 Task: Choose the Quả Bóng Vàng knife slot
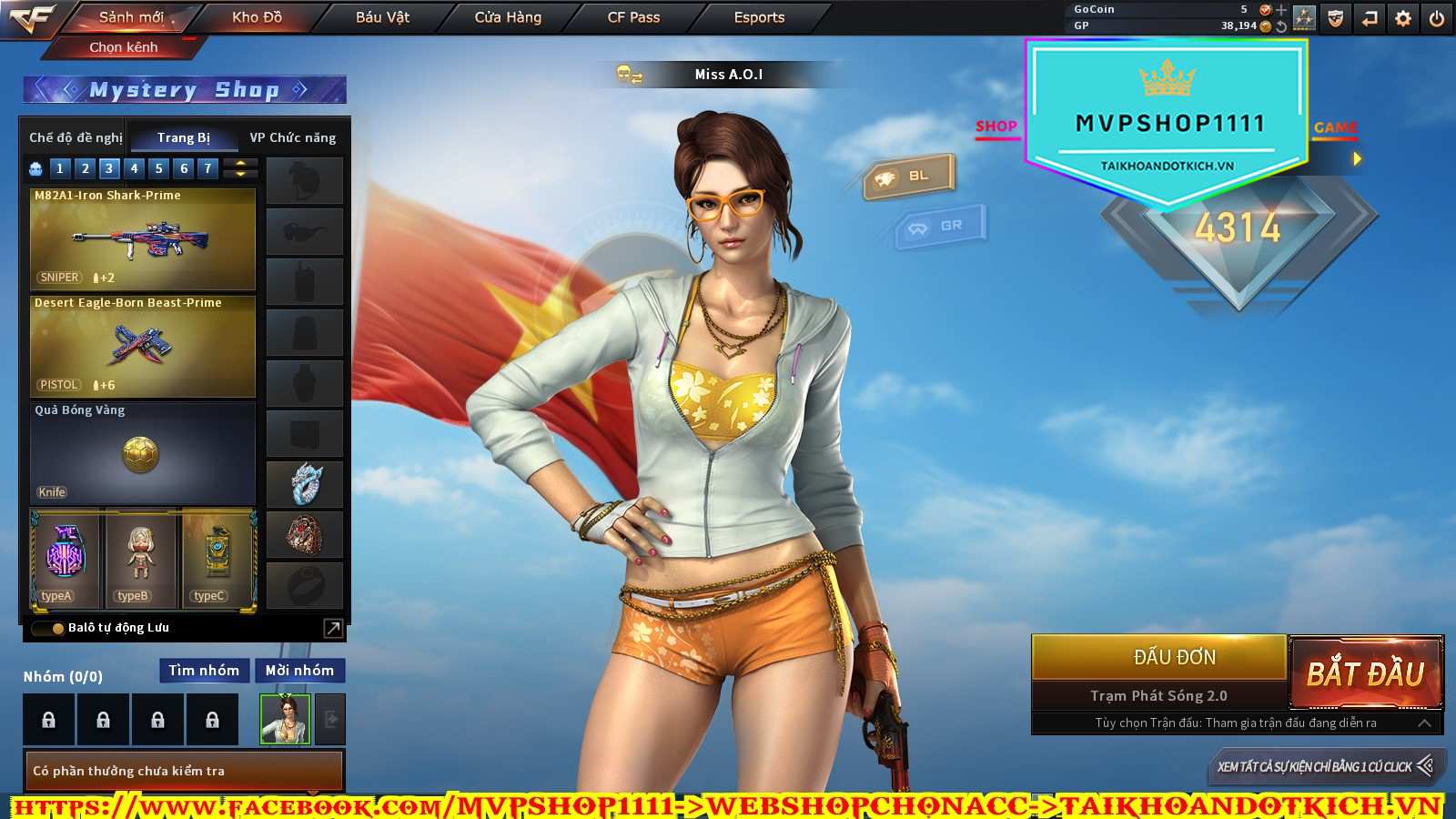143,453
